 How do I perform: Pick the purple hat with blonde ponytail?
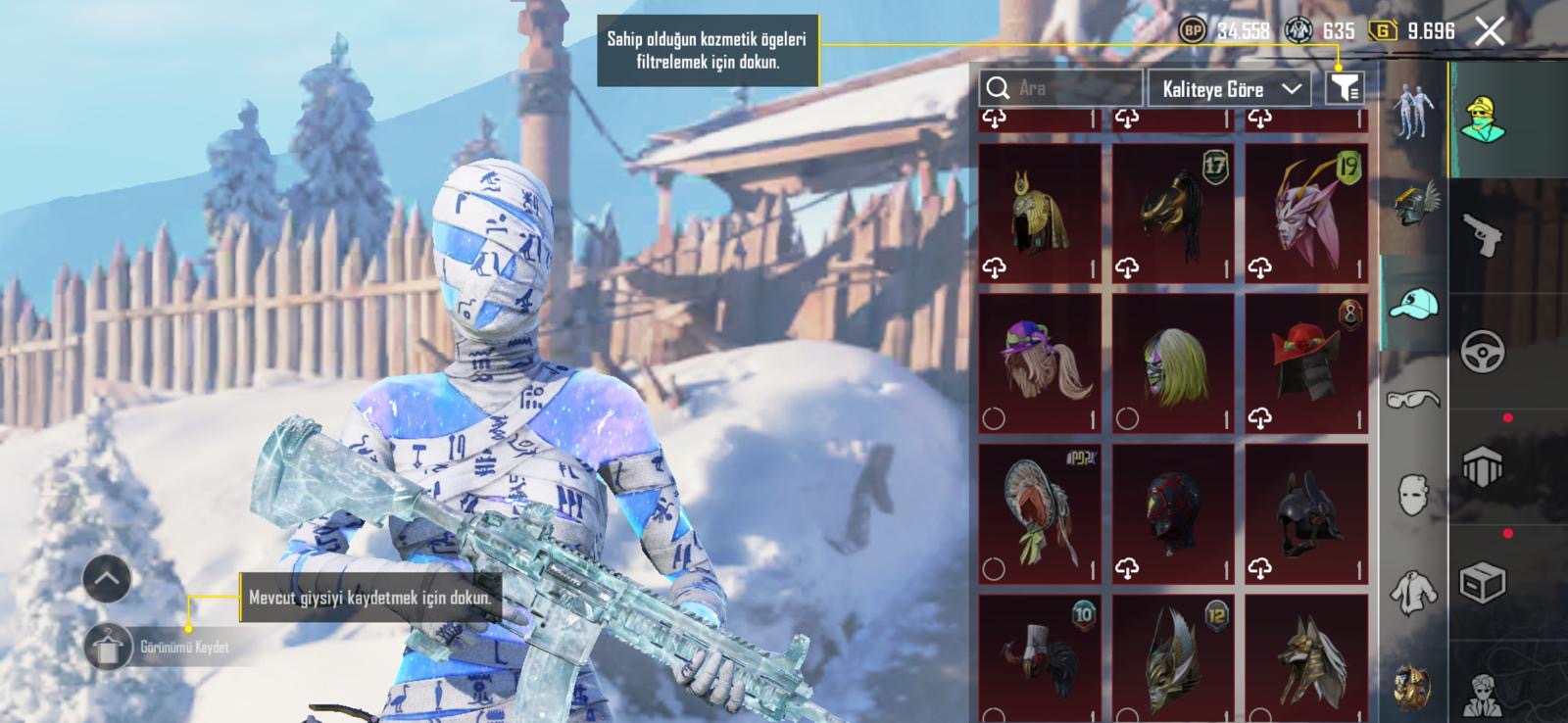1040,363
